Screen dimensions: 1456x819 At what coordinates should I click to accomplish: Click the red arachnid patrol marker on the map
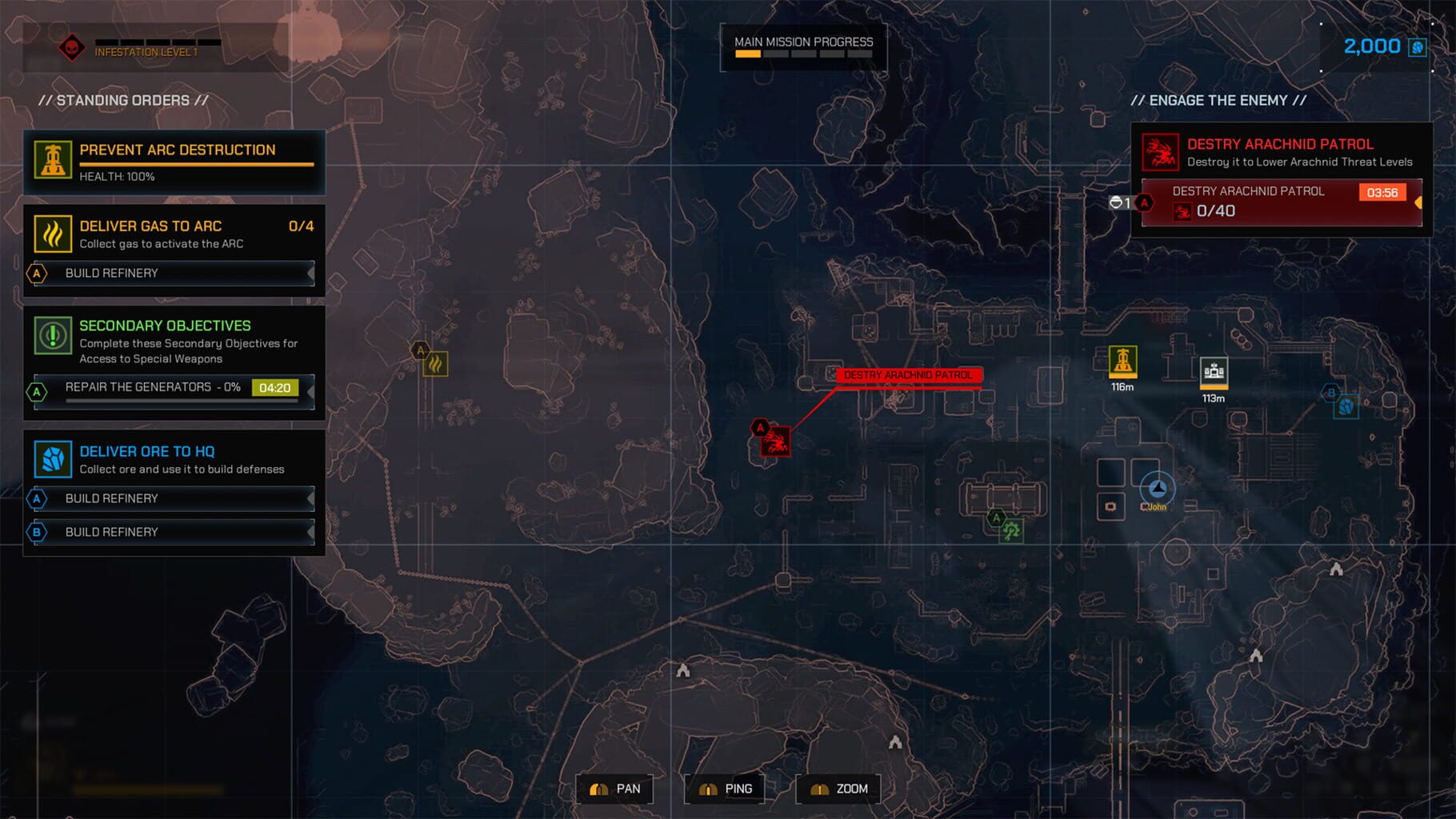click(774, 442)
